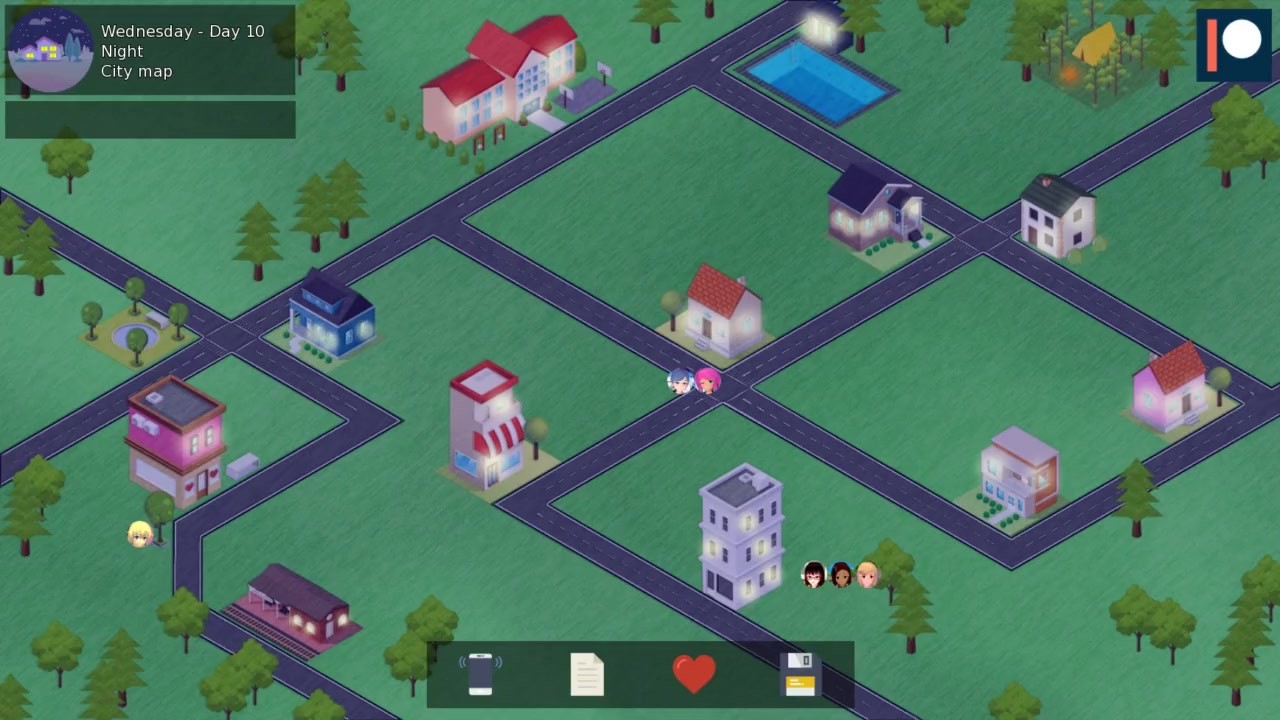The image size is (1280, 720).
Task: Enter the small dark-blue roofed blue house
Action: click(332, 315)
